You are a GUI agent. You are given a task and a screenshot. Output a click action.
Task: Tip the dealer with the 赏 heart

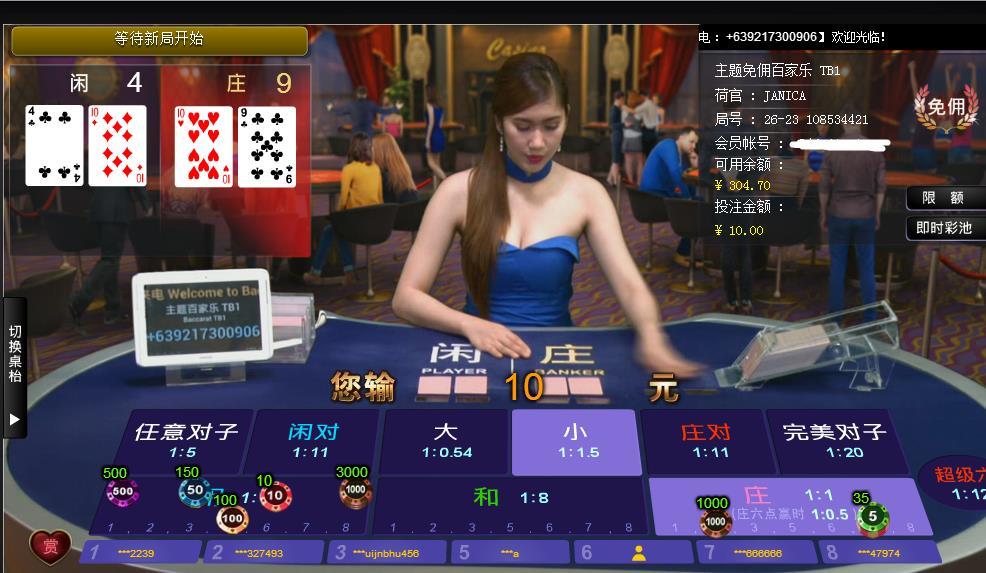tap(50, 547)
